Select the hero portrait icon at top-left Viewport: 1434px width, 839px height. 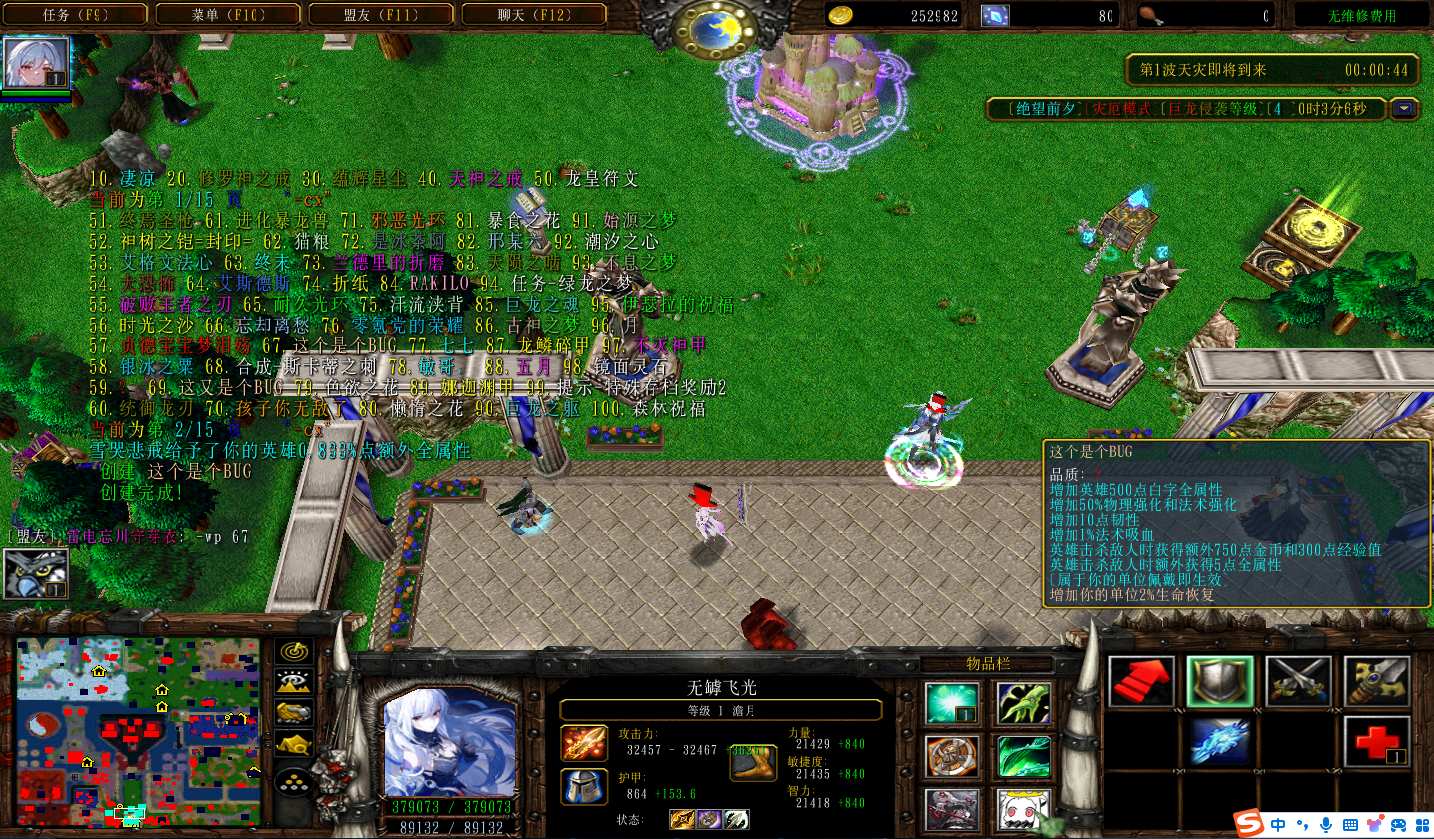[x=37, y=63]
